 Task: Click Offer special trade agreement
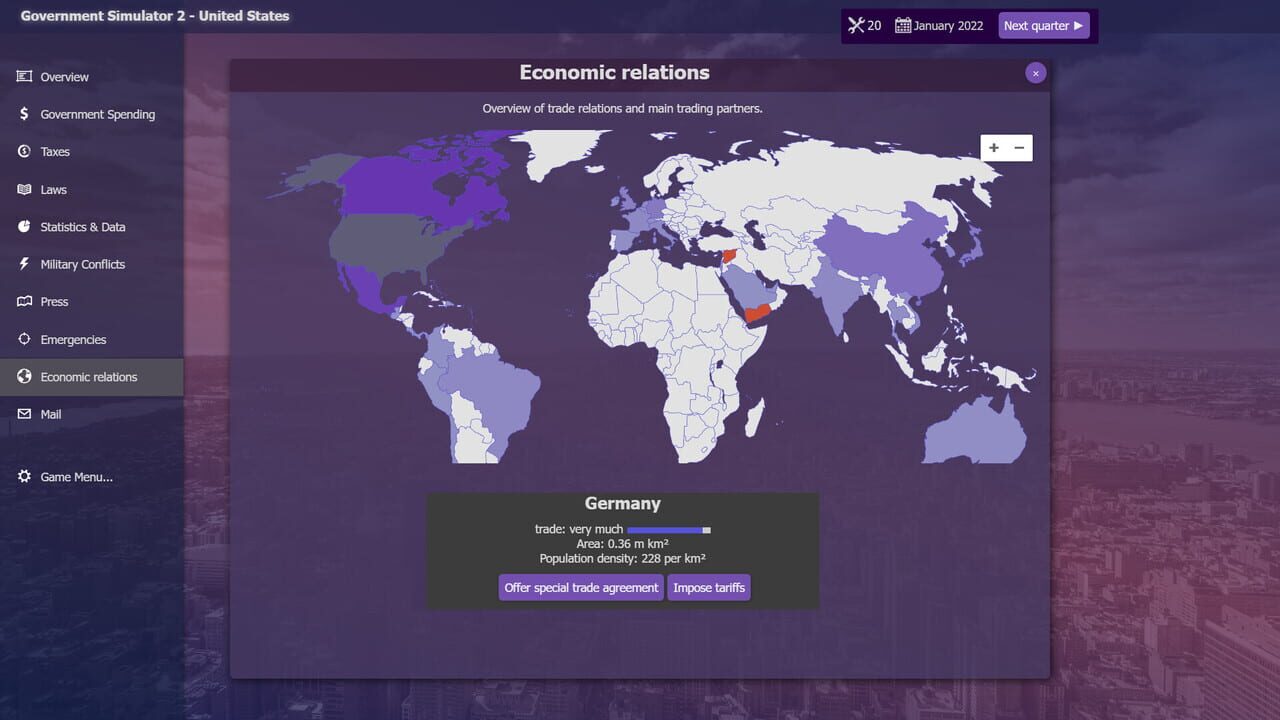pyautogui.click(x=580, y=587)
